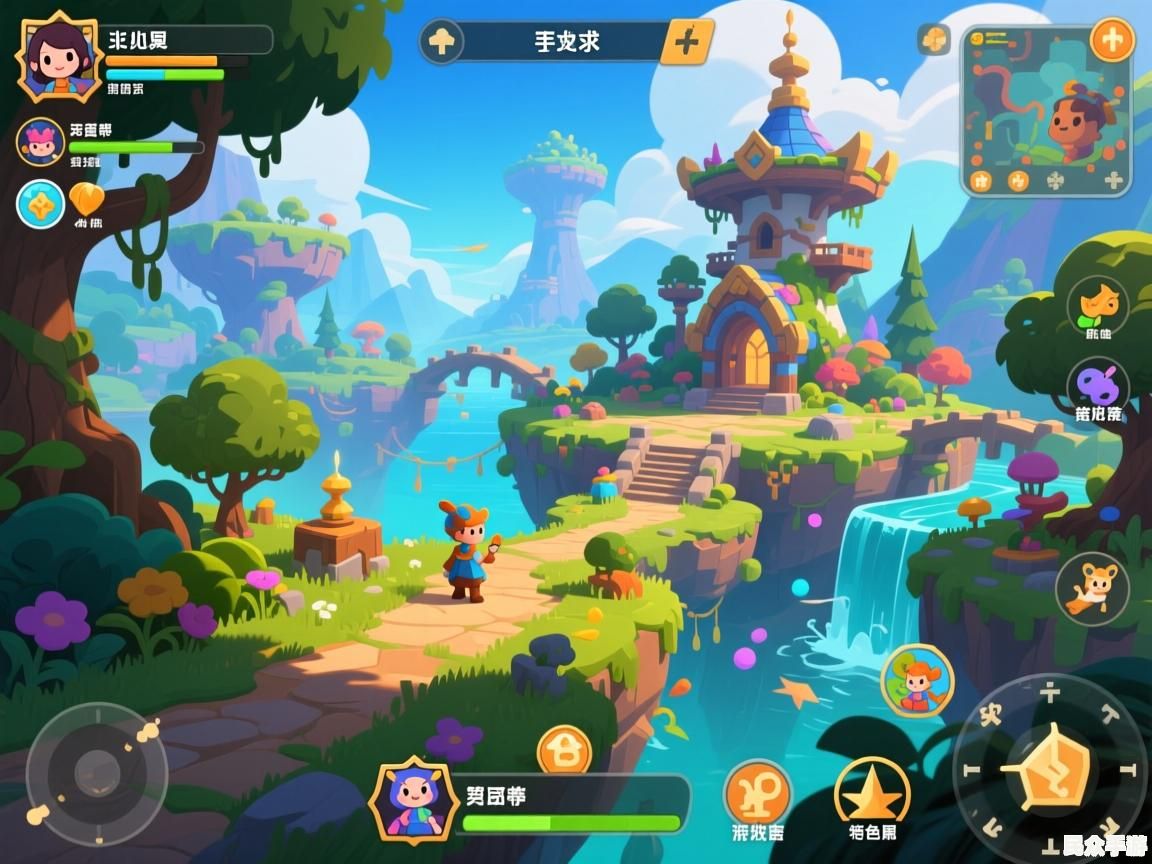Use the virtual joystick pad

(97, 772)
